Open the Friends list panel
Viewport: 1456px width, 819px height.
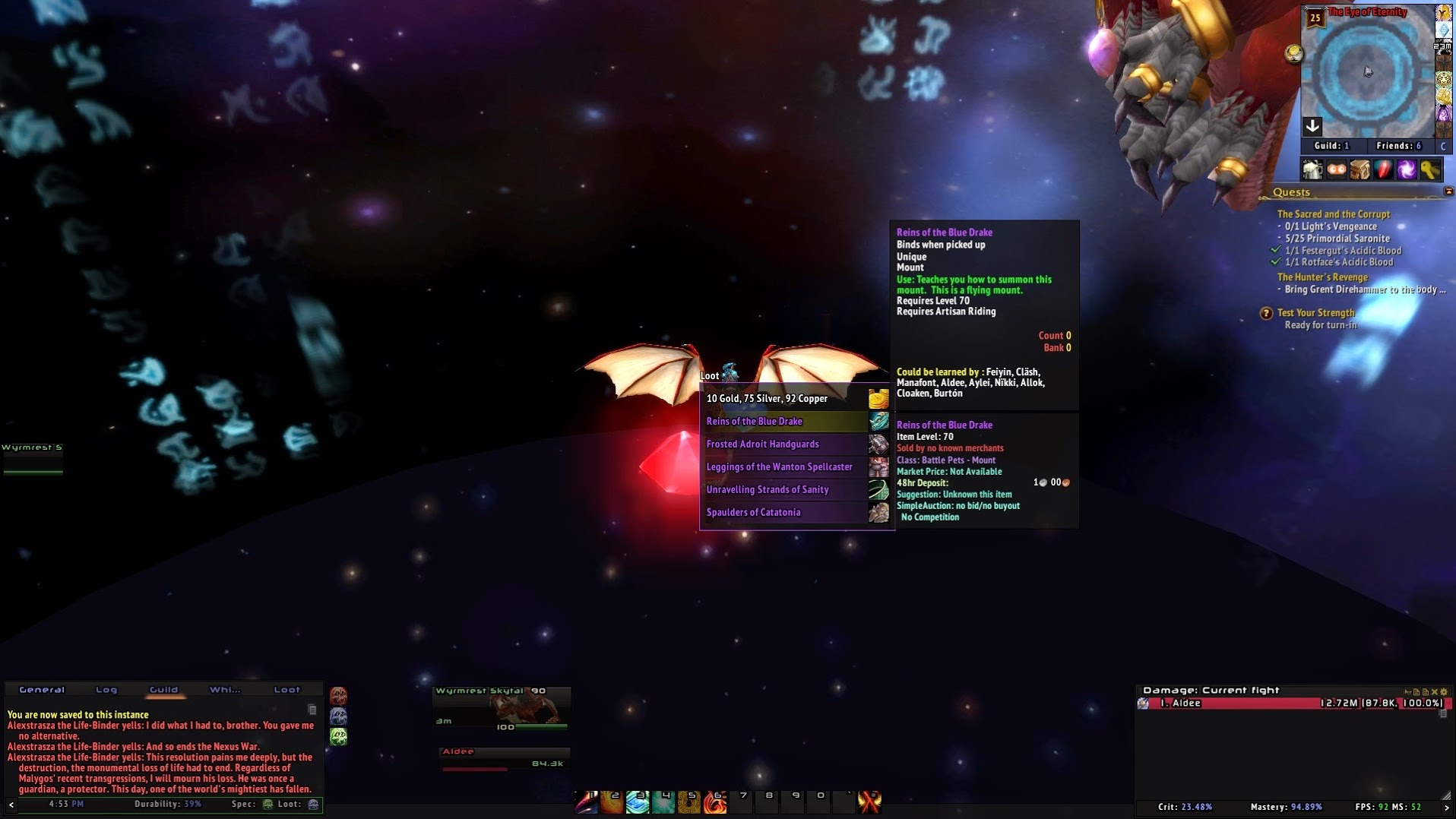coord(1398,146)
